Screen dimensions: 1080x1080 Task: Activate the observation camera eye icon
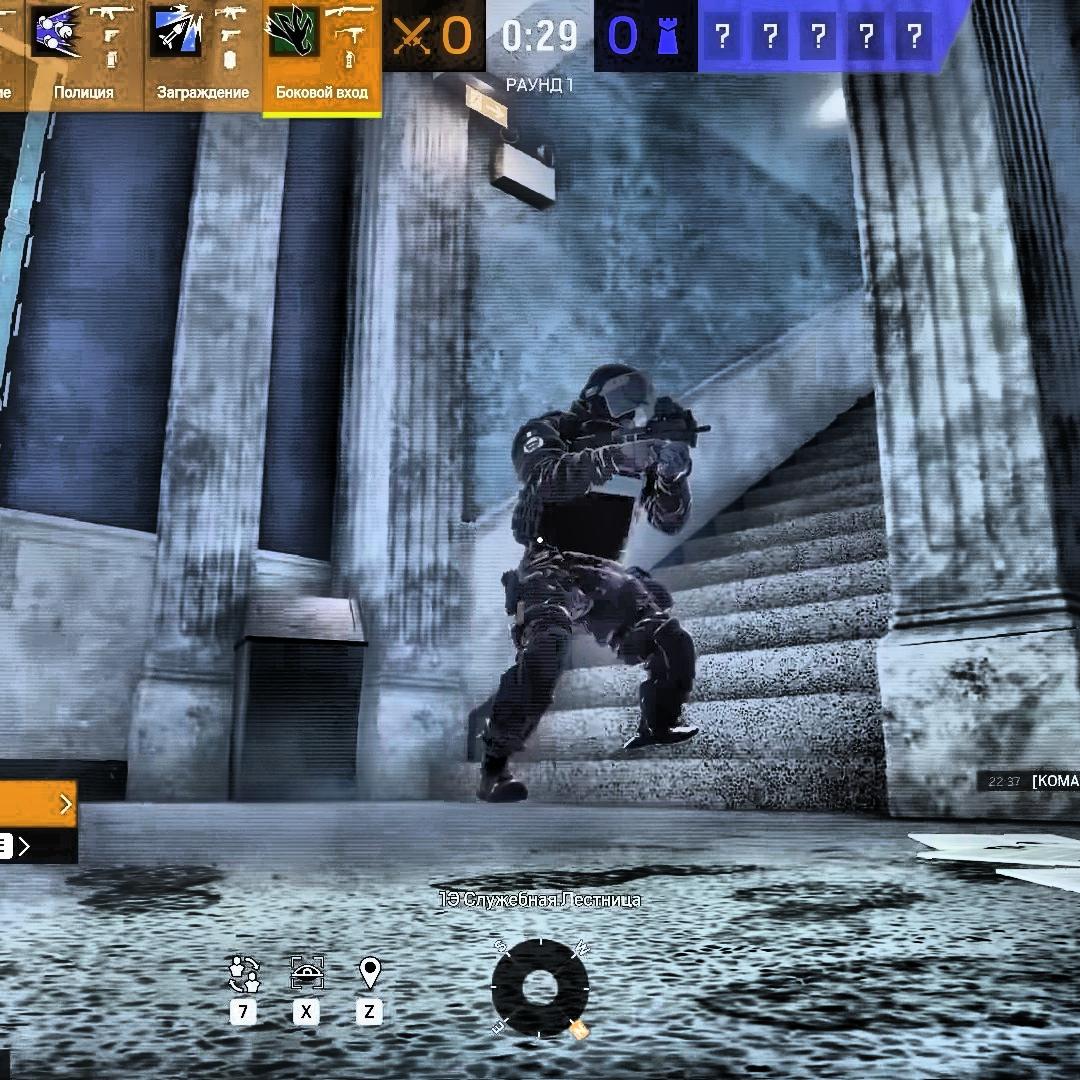pyautogui.click(x=307, y=973)
